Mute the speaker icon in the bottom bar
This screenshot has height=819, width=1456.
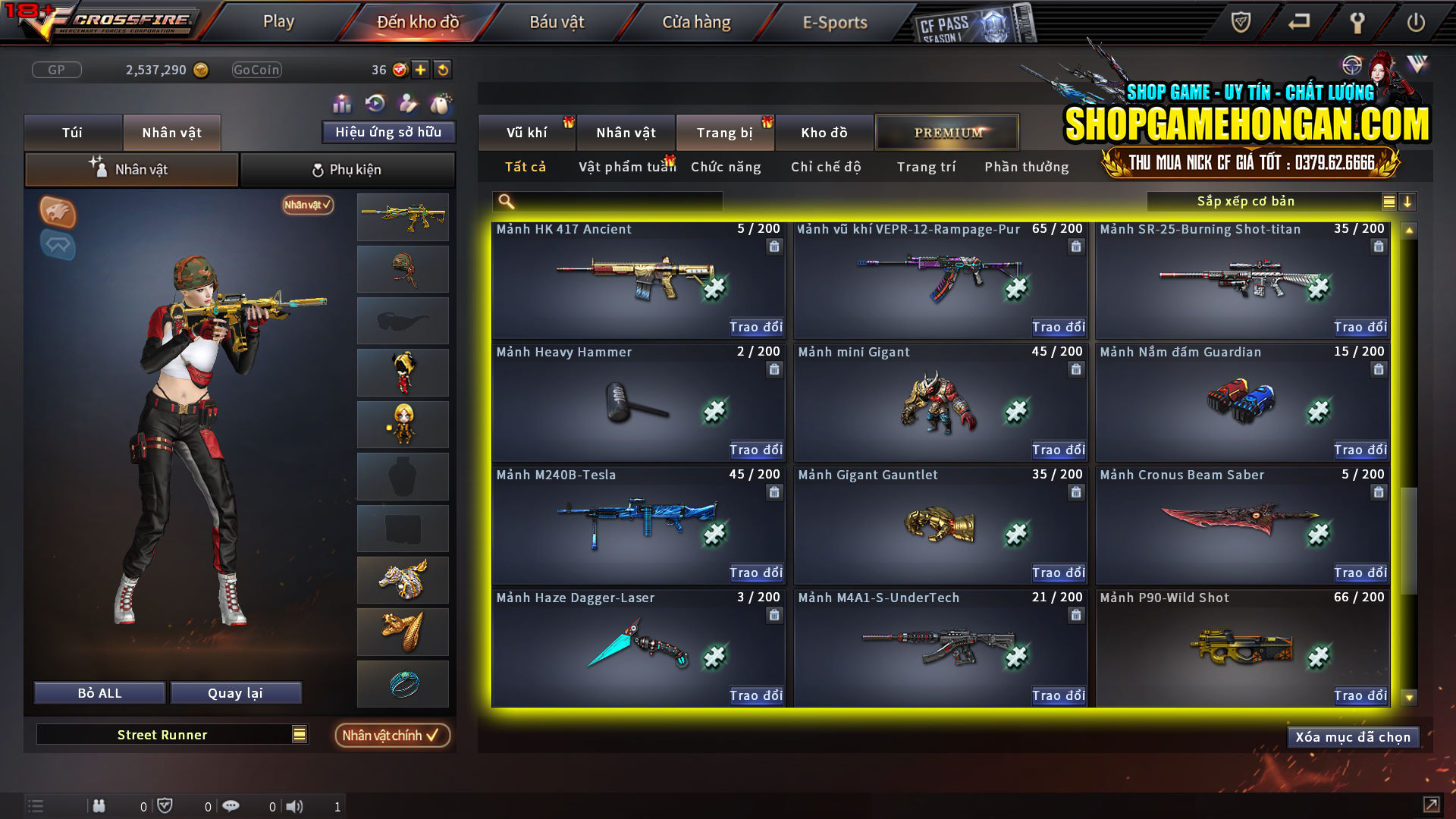point(295,805)
